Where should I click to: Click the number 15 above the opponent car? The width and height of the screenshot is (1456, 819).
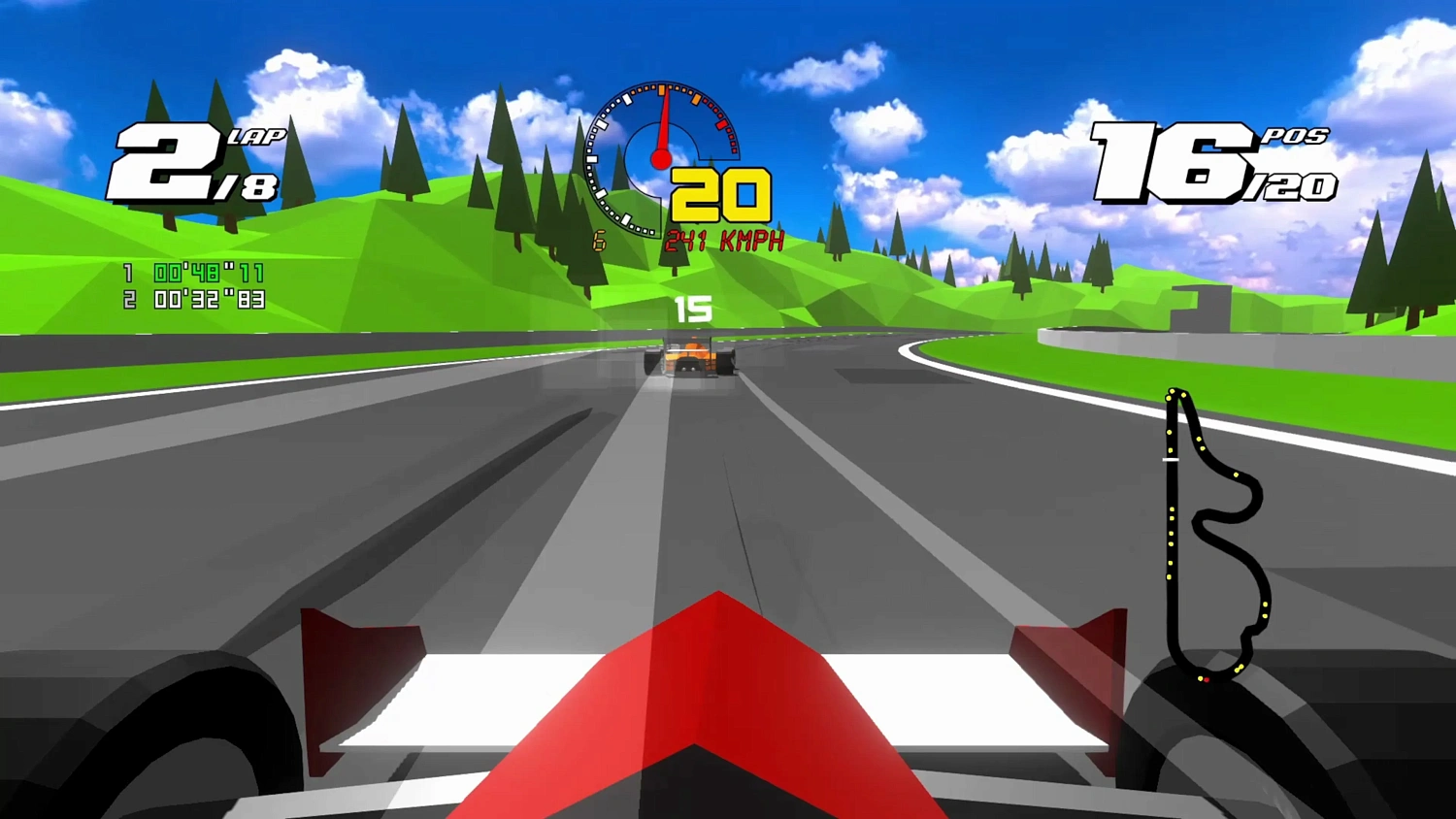coord(695,309)
